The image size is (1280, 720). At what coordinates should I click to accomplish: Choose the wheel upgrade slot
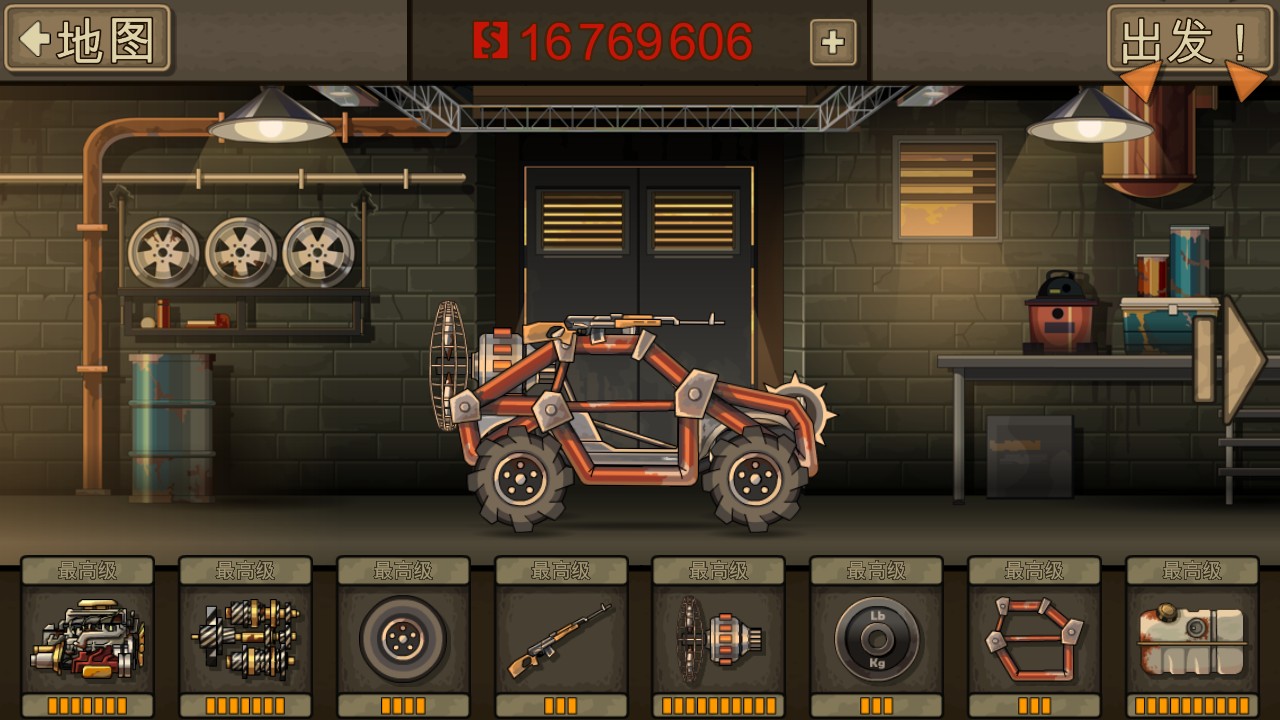coord(403,638)
